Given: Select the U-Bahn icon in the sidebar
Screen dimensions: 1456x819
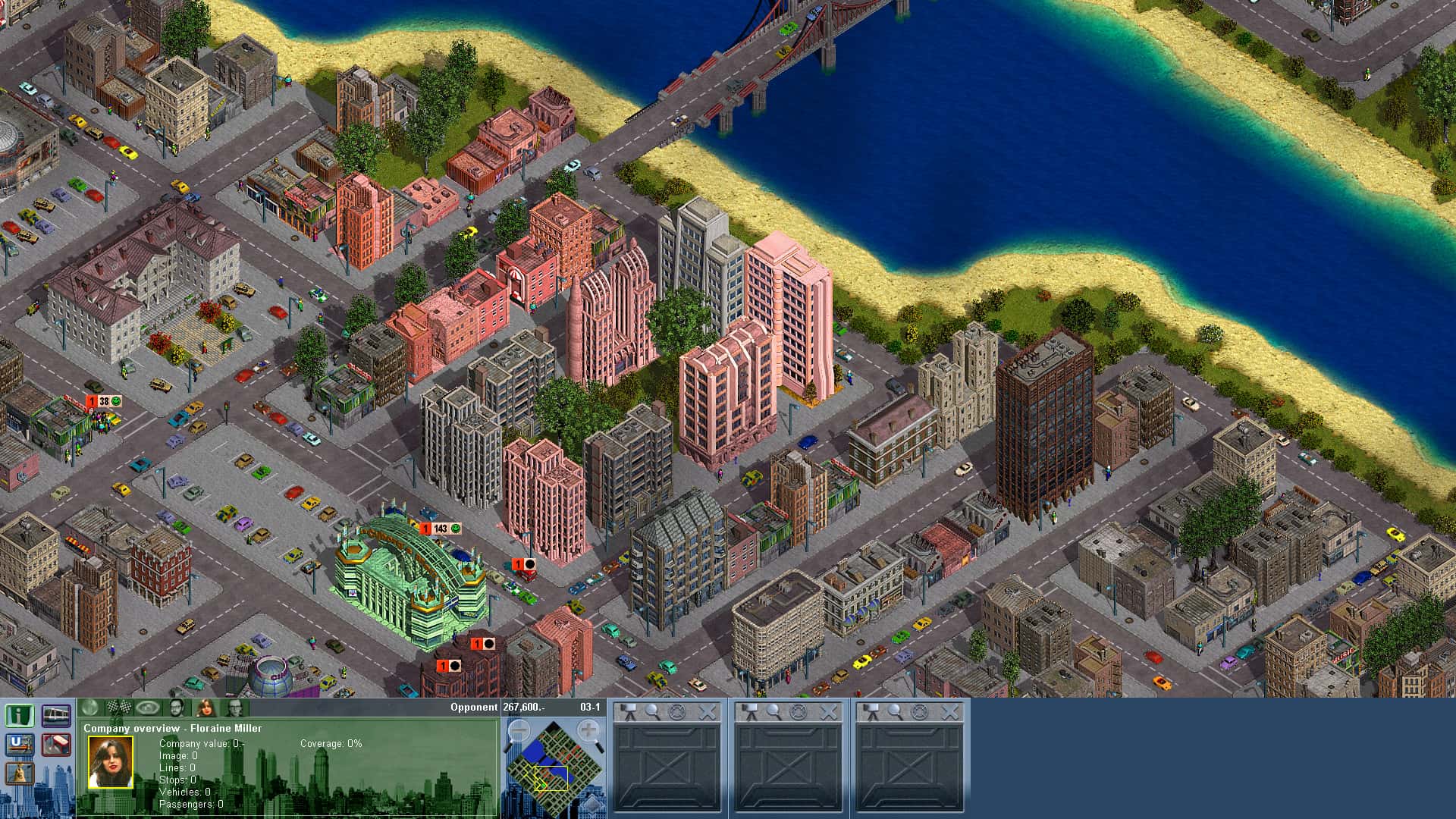Looking at the screenshot, I should click(x=20, y=745).
